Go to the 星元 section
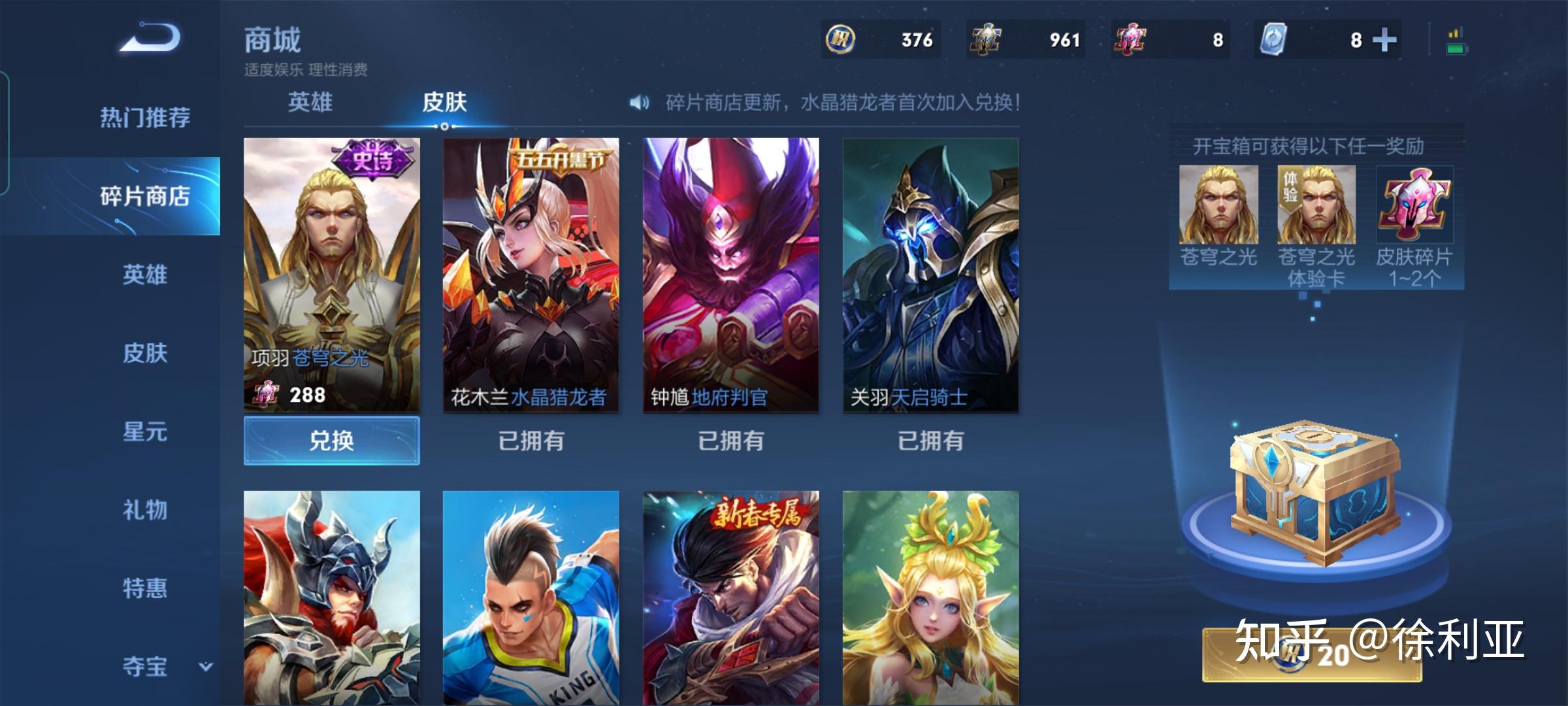Viewport: 1568px width, 706px height. tap(145, 431)
